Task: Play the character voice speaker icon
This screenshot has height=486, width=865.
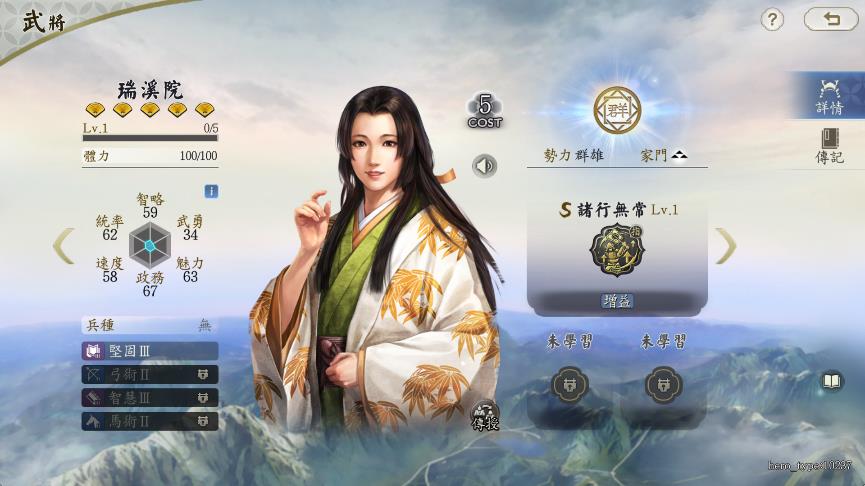Action: pyautogui.click(x=485, y=166)
